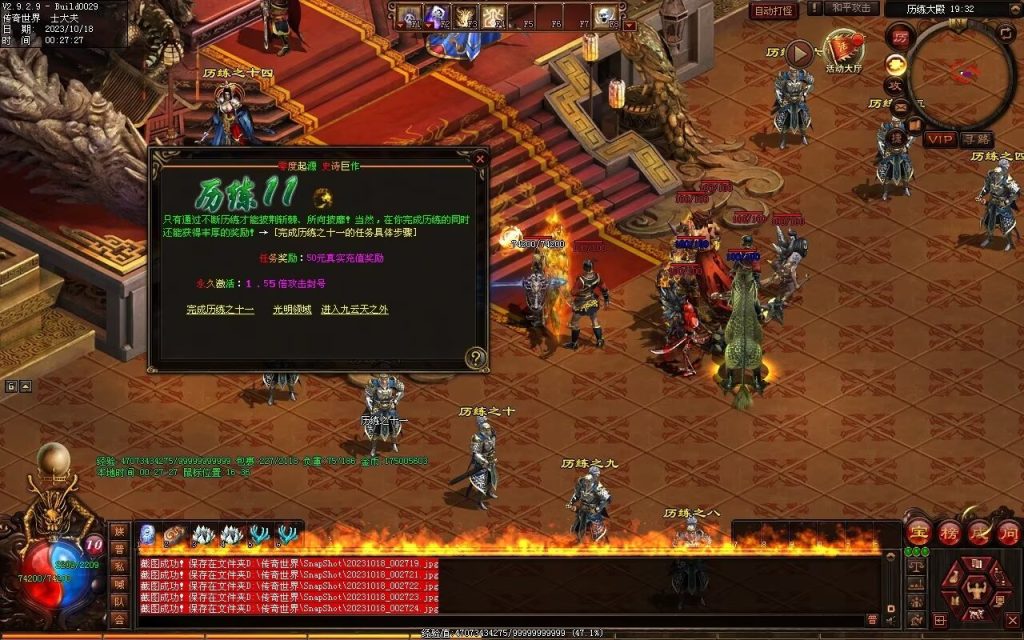Open the quest dialog help question mark
1024x640 pixels.
(476, 357)
